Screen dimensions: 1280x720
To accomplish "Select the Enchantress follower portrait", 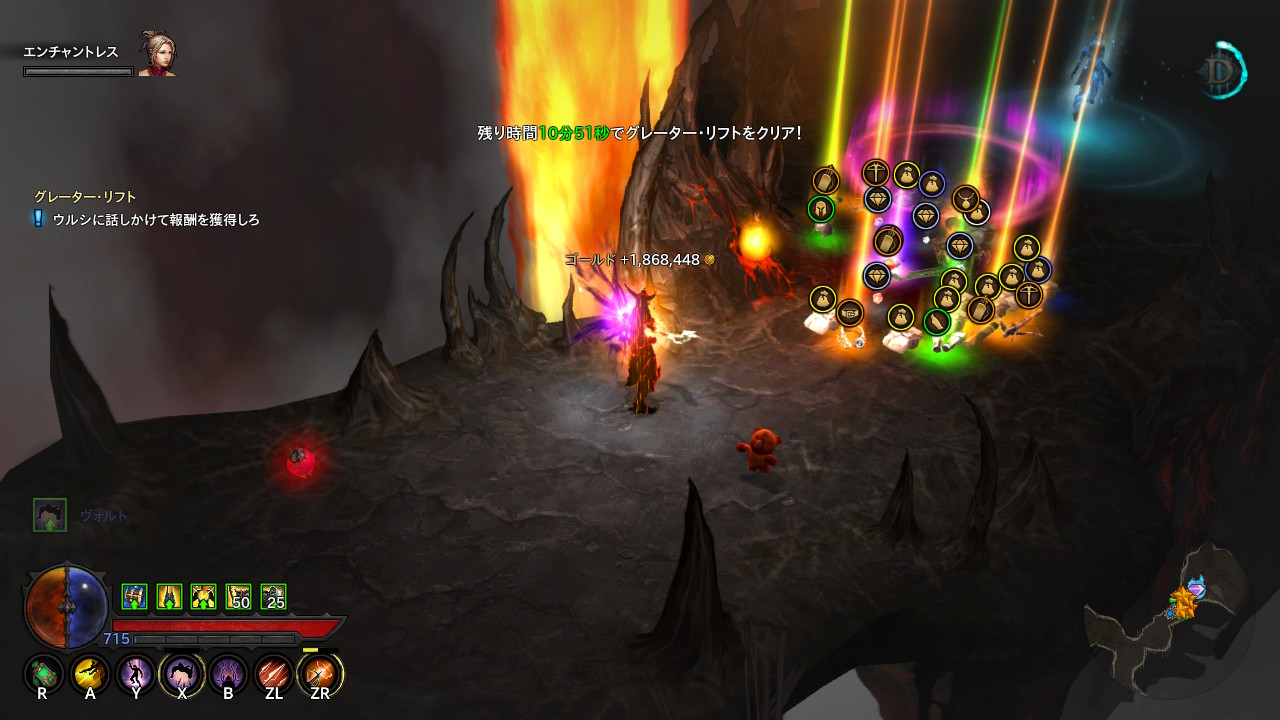I will click(x=157, y=58).
